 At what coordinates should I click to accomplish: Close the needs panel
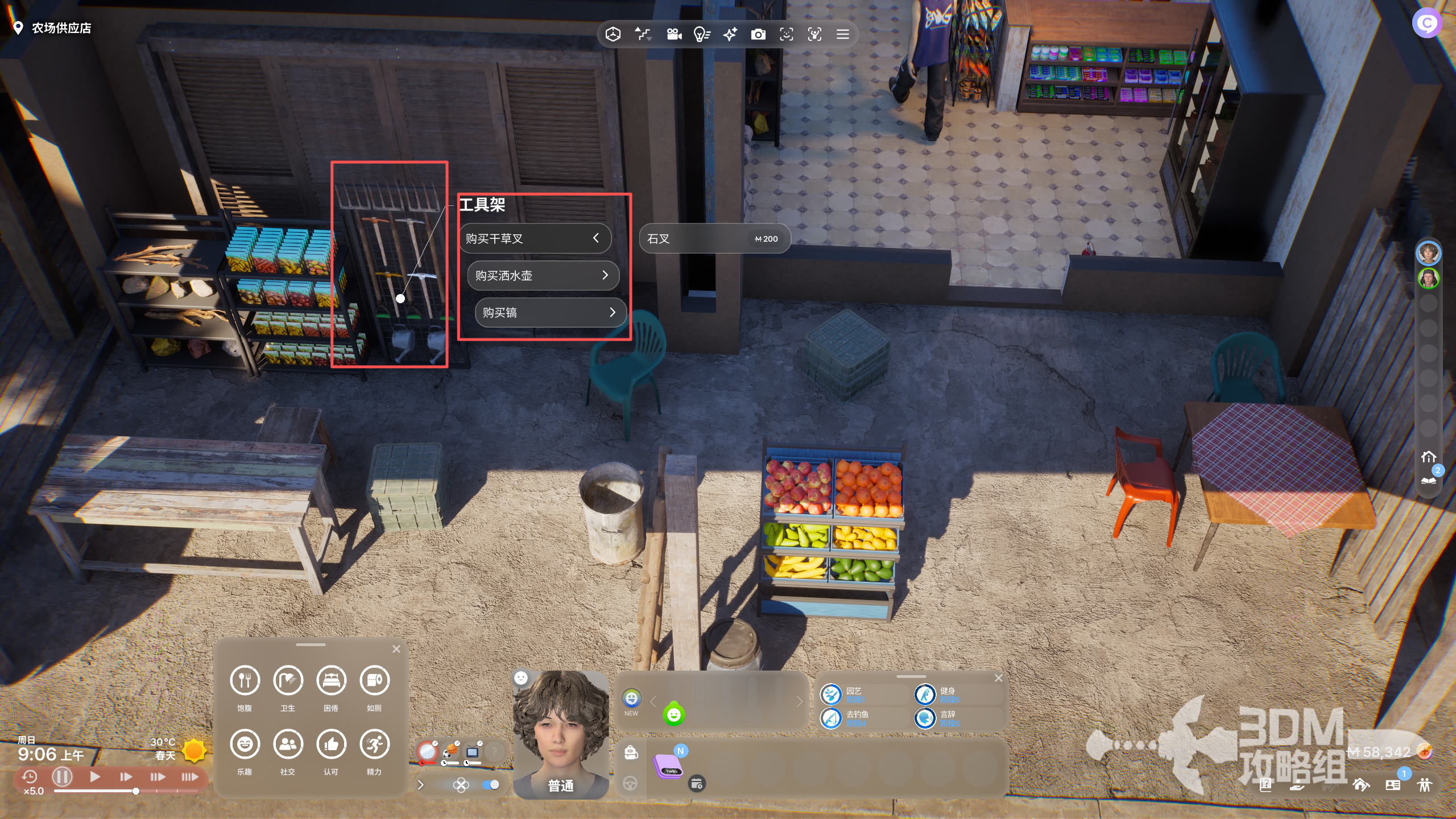pos(396,649)
